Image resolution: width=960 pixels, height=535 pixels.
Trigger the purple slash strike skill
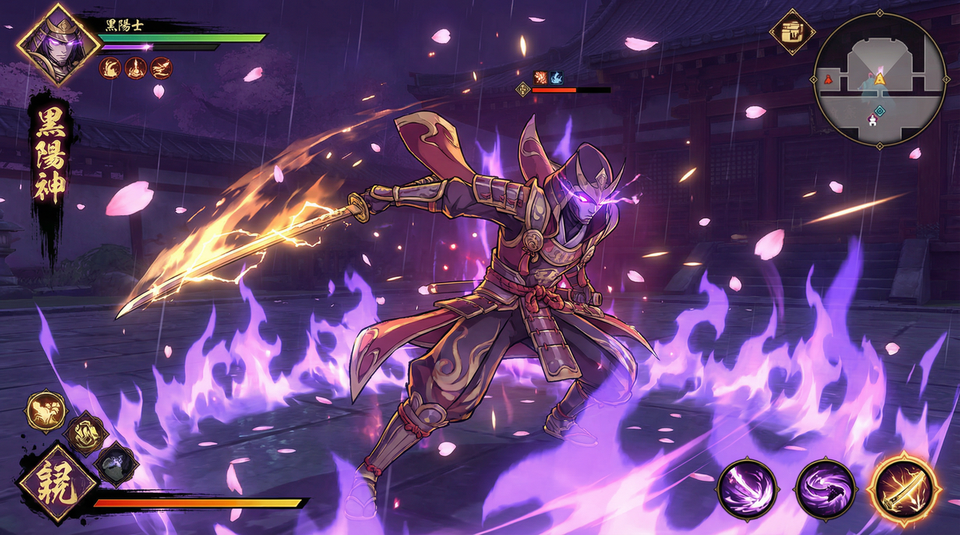click(748, 489)
